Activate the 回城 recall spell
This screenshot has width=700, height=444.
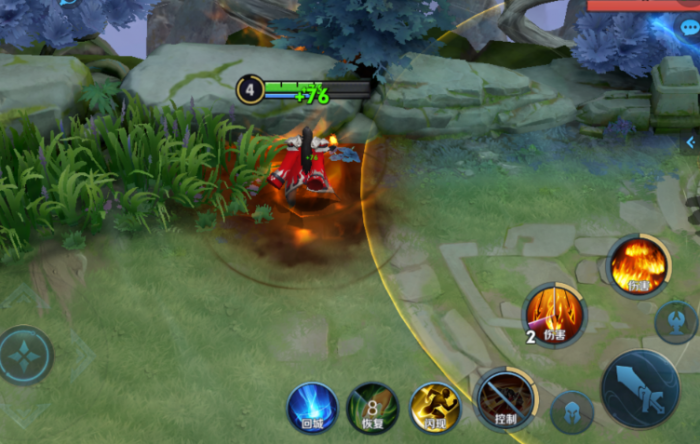click(x=312, y=406)
